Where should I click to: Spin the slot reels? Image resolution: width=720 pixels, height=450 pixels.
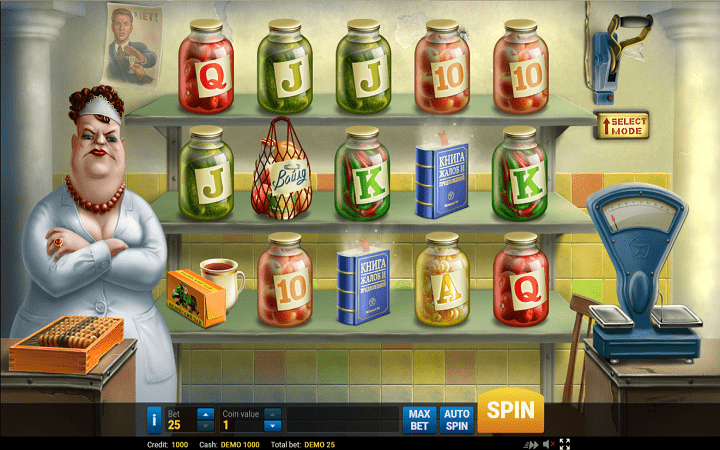(510, 411)
